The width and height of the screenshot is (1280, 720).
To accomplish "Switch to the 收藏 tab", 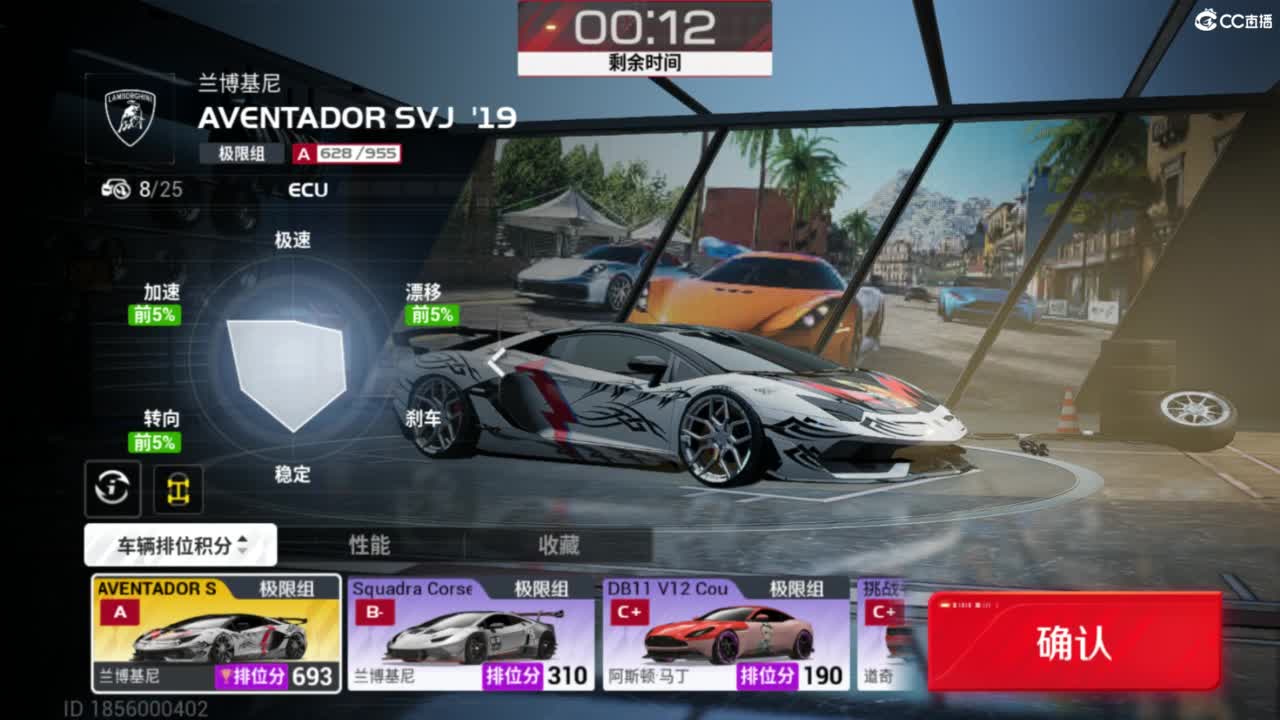I will (x=558, y=545).
